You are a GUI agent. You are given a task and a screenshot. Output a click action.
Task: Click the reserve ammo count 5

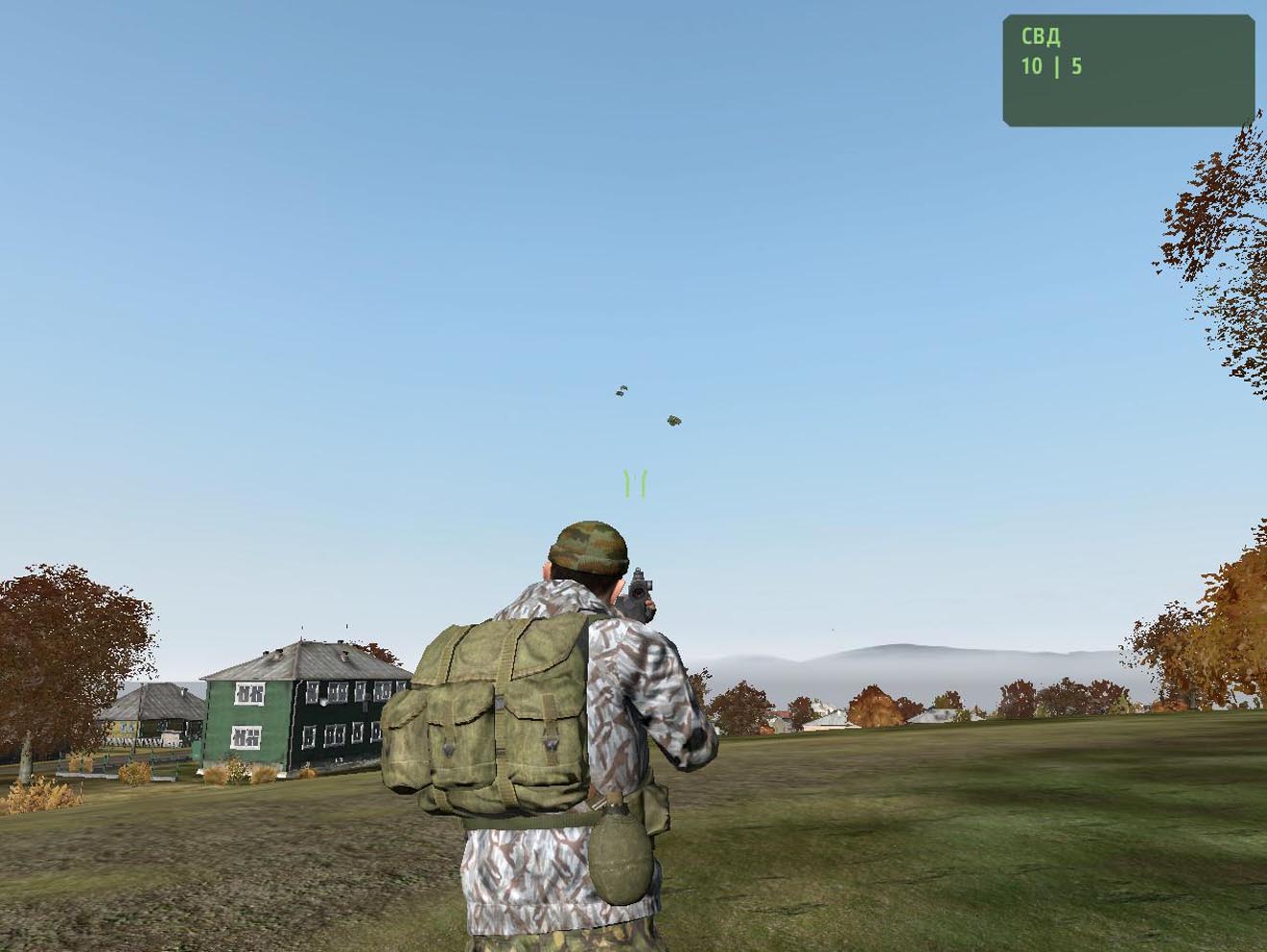click(1077, 67)
